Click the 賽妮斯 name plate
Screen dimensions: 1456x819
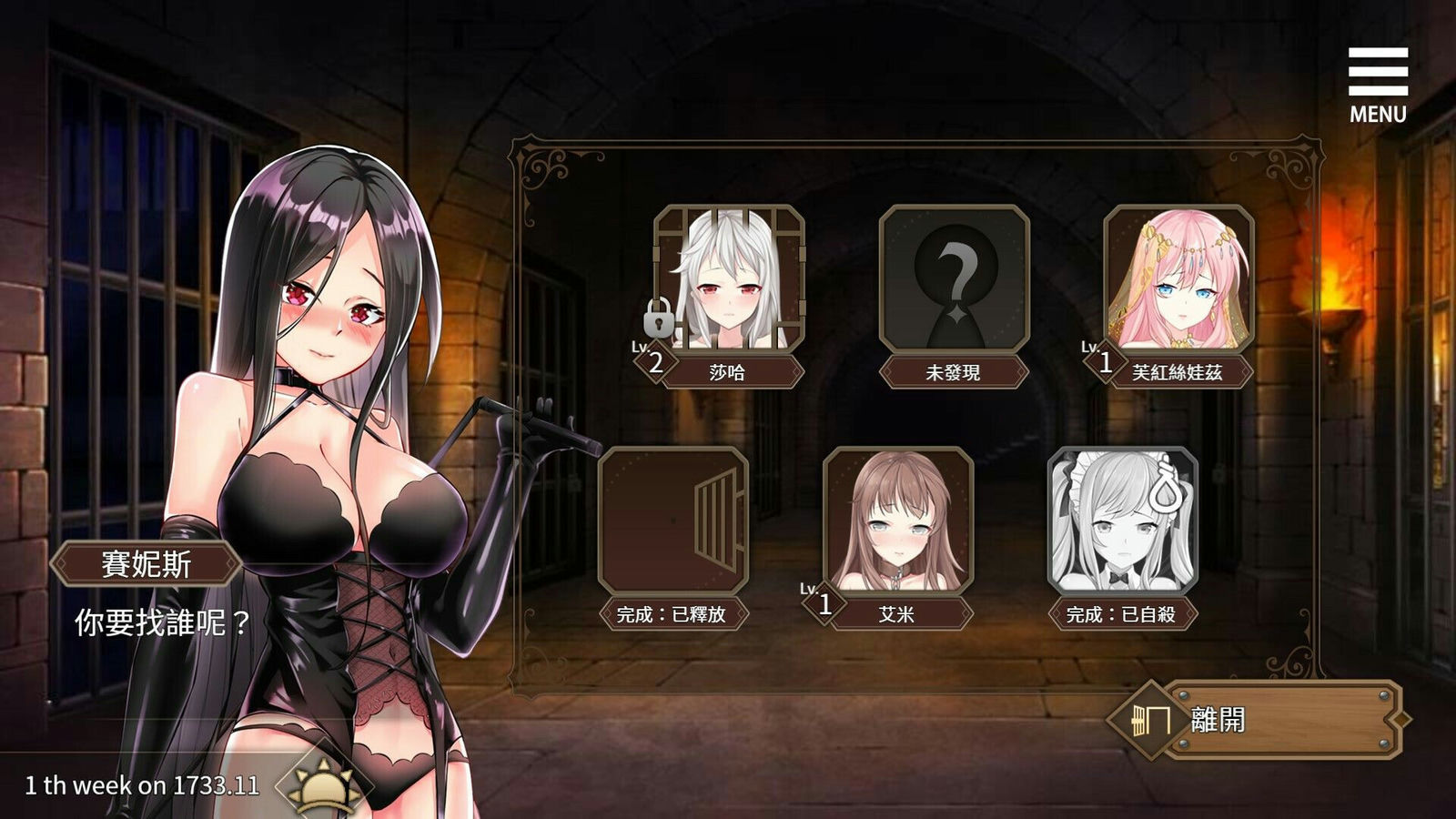pyautogui.click(x=146, y=561)
